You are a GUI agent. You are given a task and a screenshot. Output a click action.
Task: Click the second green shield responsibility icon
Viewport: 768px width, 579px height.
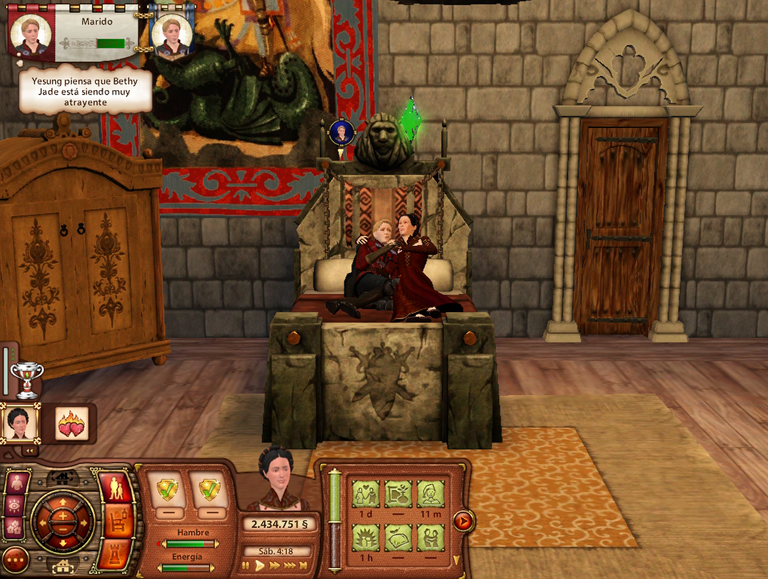(x=209, y=490)
